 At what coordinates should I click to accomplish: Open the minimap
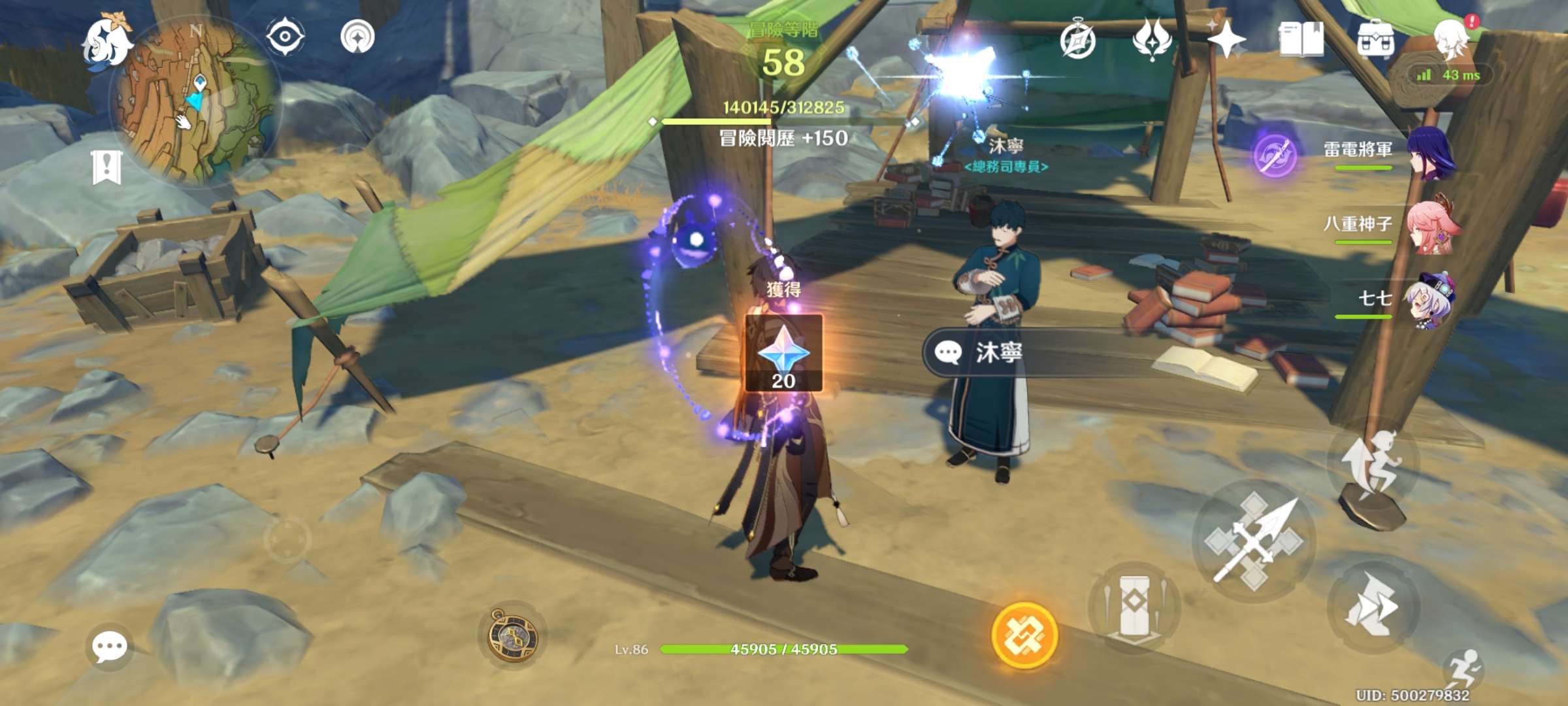pos(196,101)
